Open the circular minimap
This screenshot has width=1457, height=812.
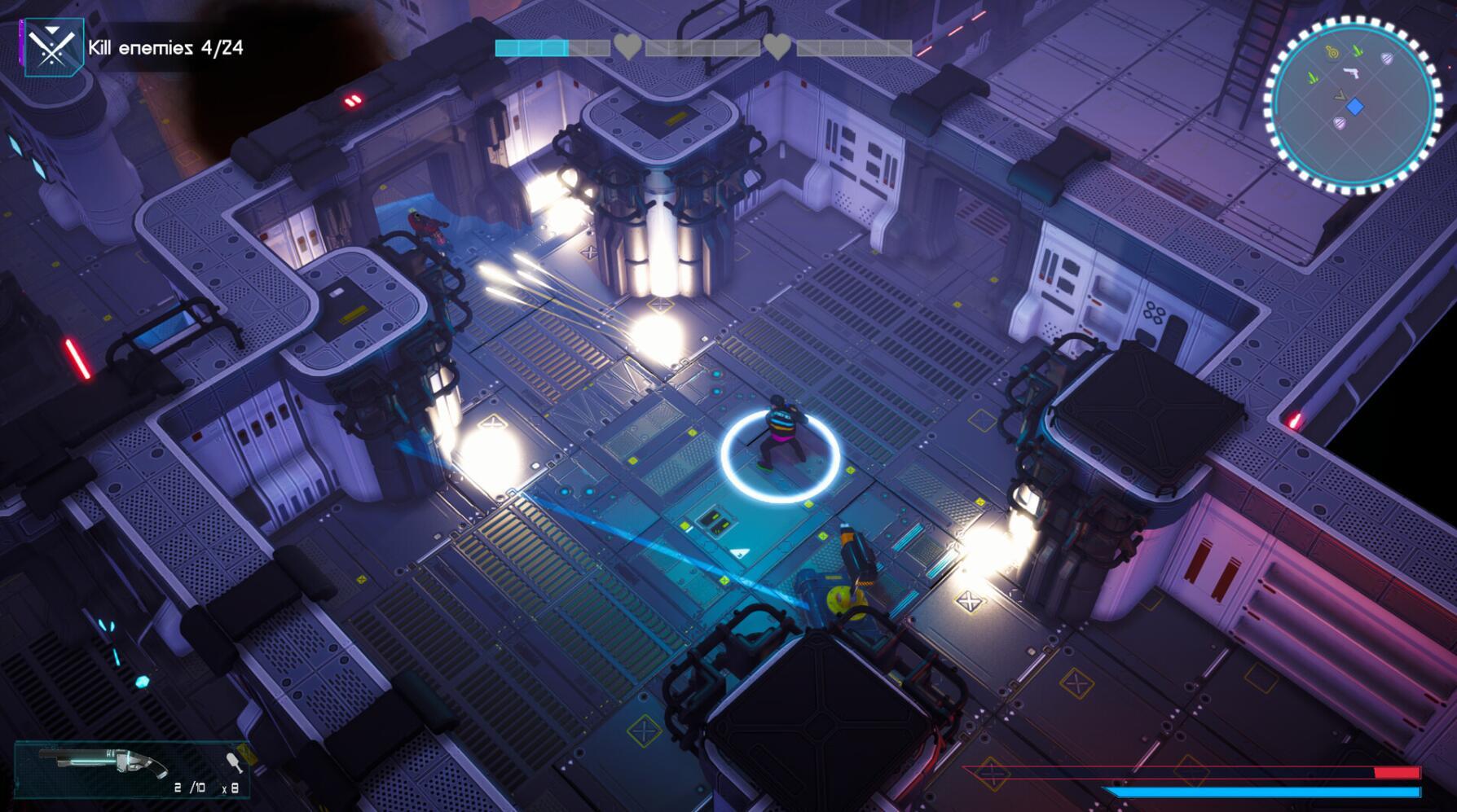1352,105
